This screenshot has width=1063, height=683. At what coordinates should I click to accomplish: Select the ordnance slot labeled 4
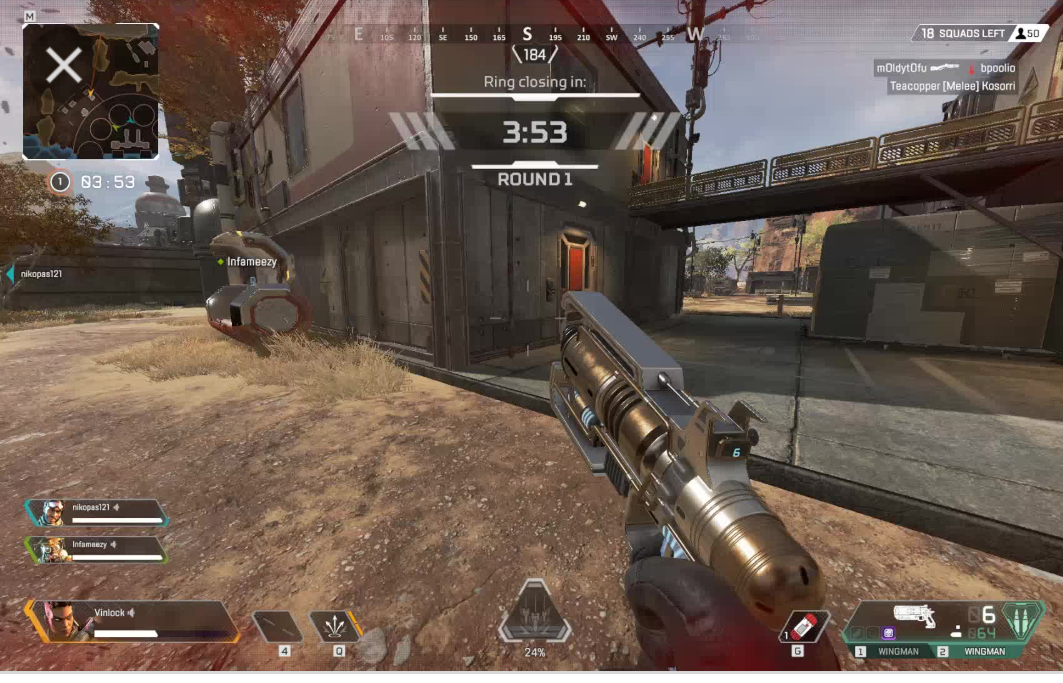point(277,627)
